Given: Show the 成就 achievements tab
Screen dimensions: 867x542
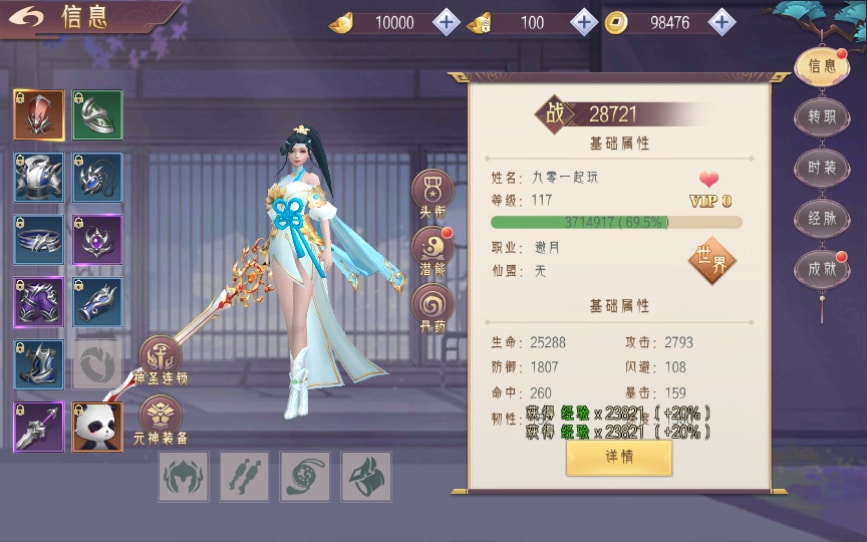Looking at the screenshot, I should click(x=822, y=268).
